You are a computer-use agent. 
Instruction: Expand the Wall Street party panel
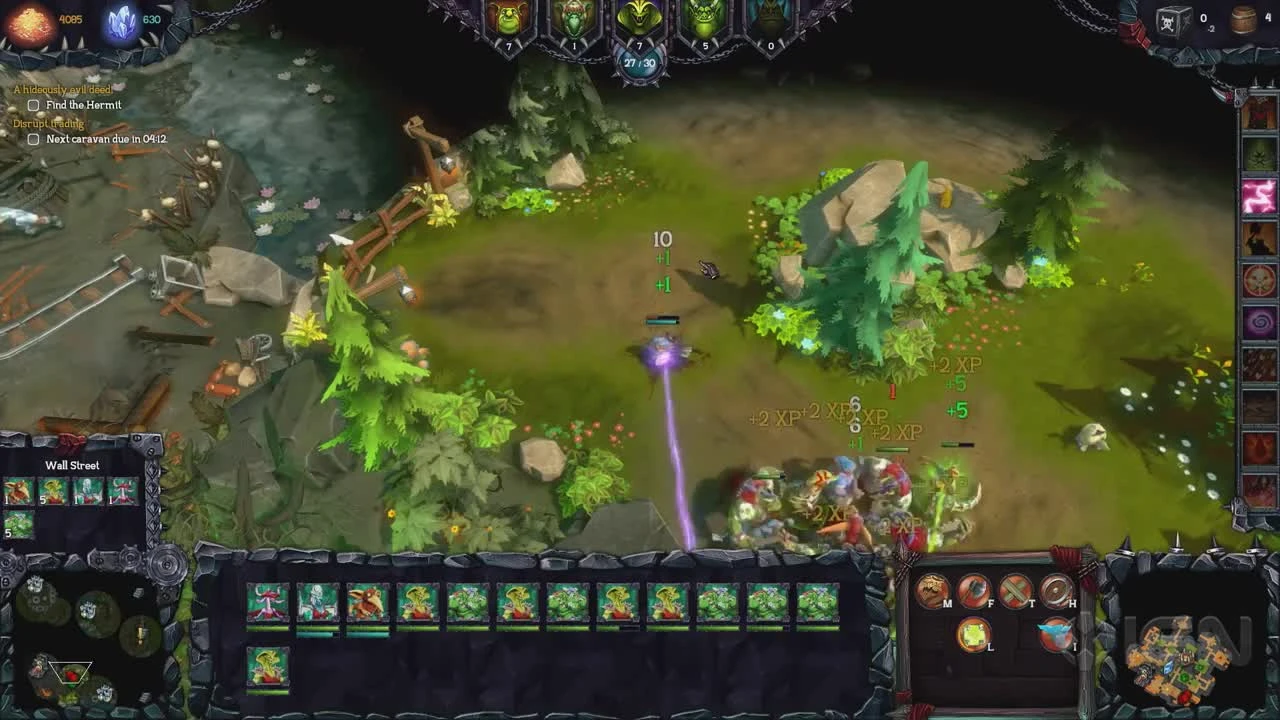pyautogui.click(x=70, y=465)
